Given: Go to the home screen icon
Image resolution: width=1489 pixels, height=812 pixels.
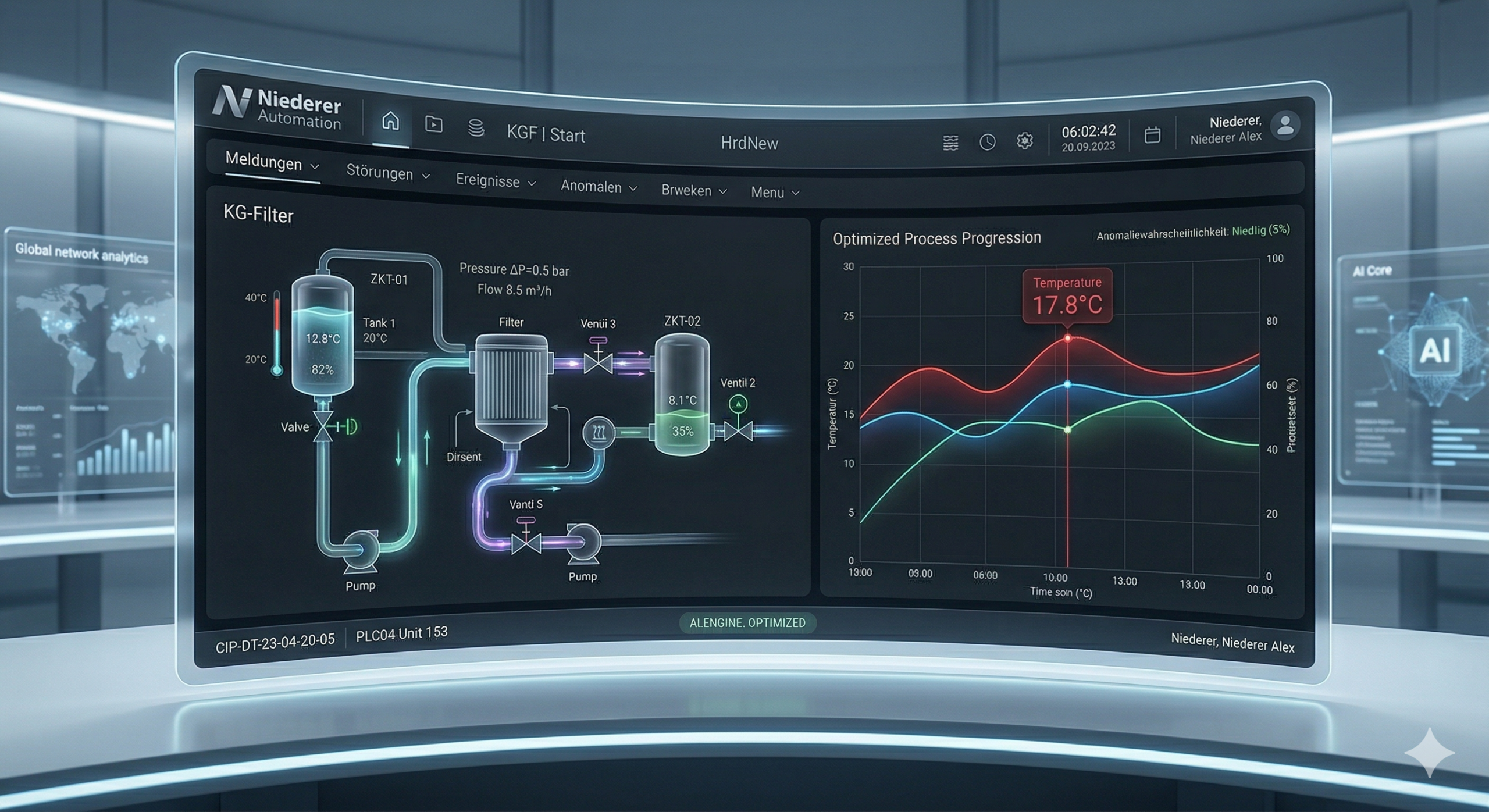Looking at the screenshot, I should [x=390, y=121].
